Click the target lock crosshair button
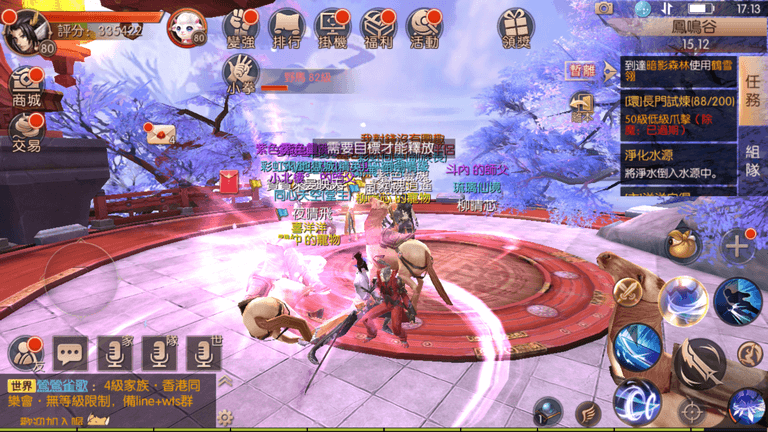 pos(691,409)
